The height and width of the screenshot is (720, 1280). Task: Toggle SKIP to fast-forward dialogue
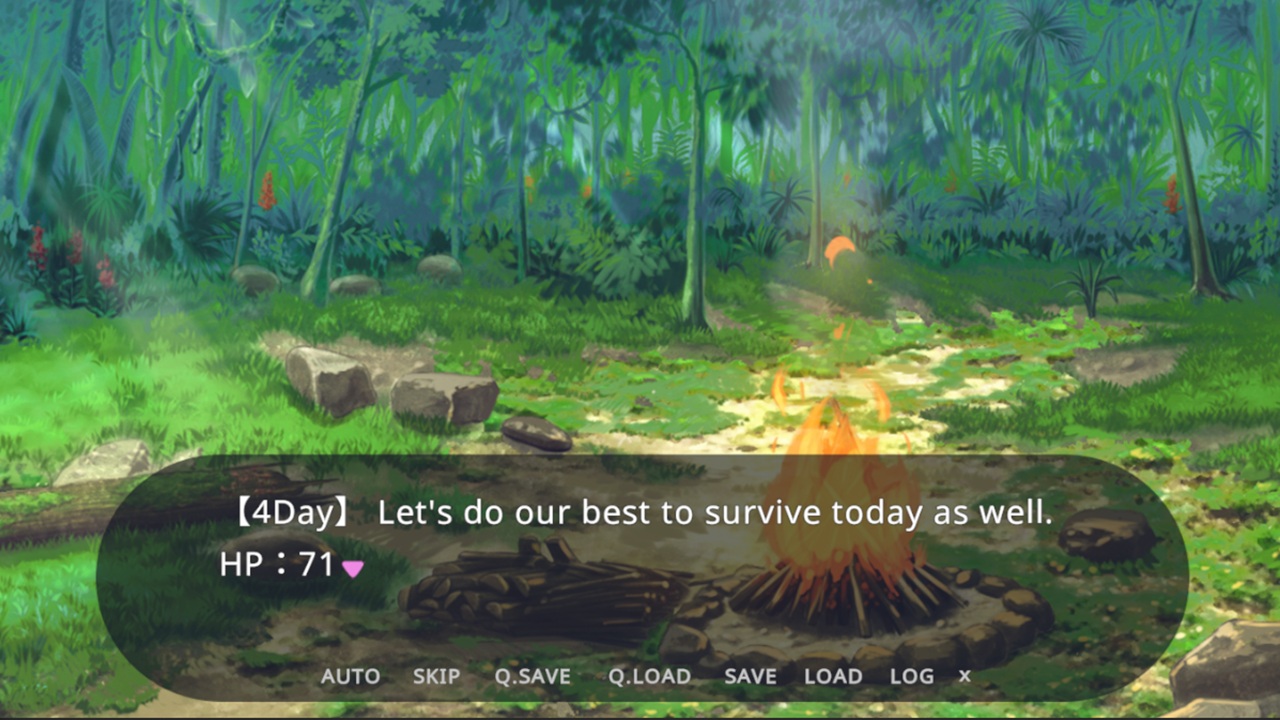click(x=436, y=676)
